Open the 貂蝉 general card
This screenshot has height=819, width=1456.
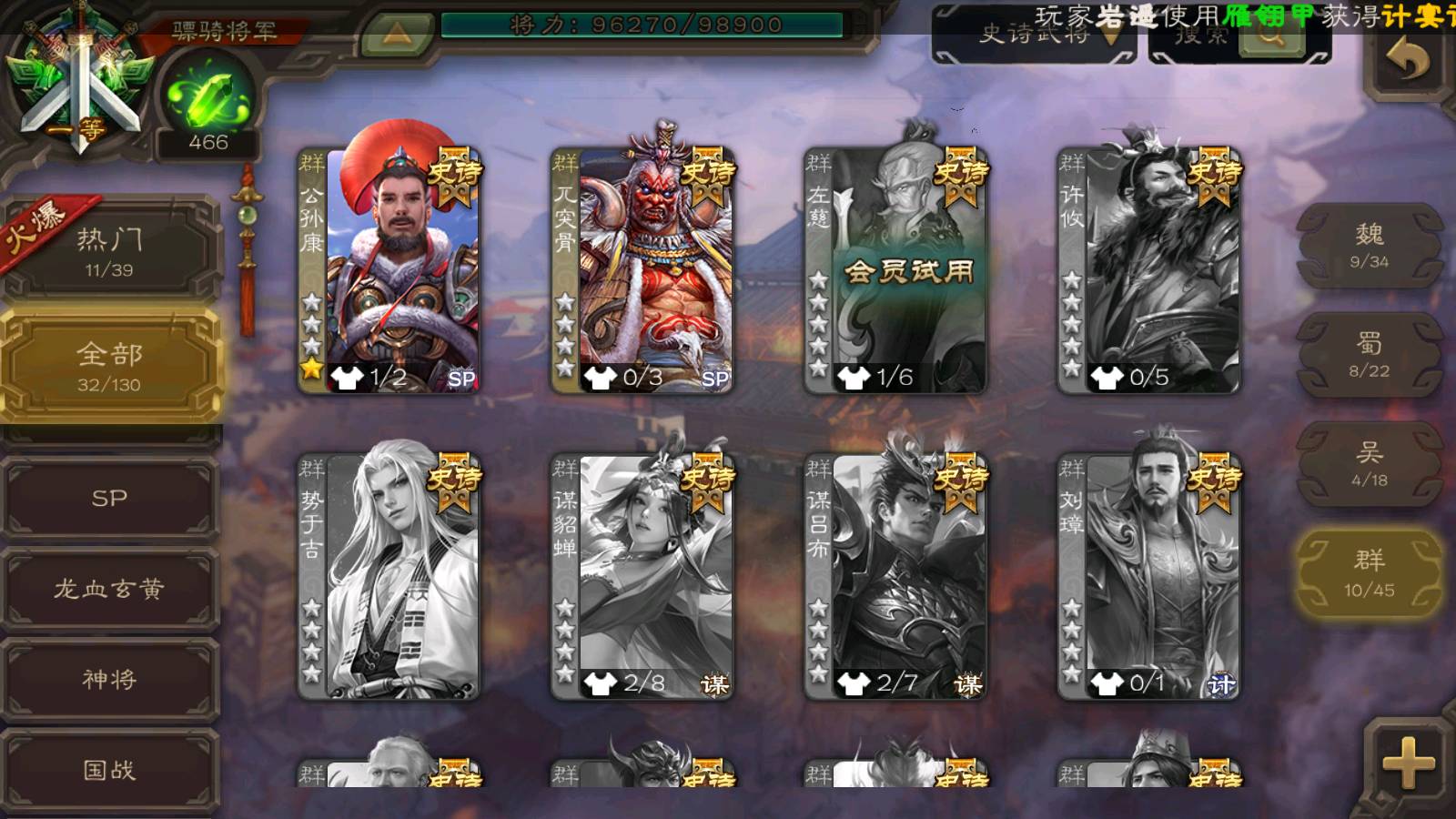click(x=642, y=577)
